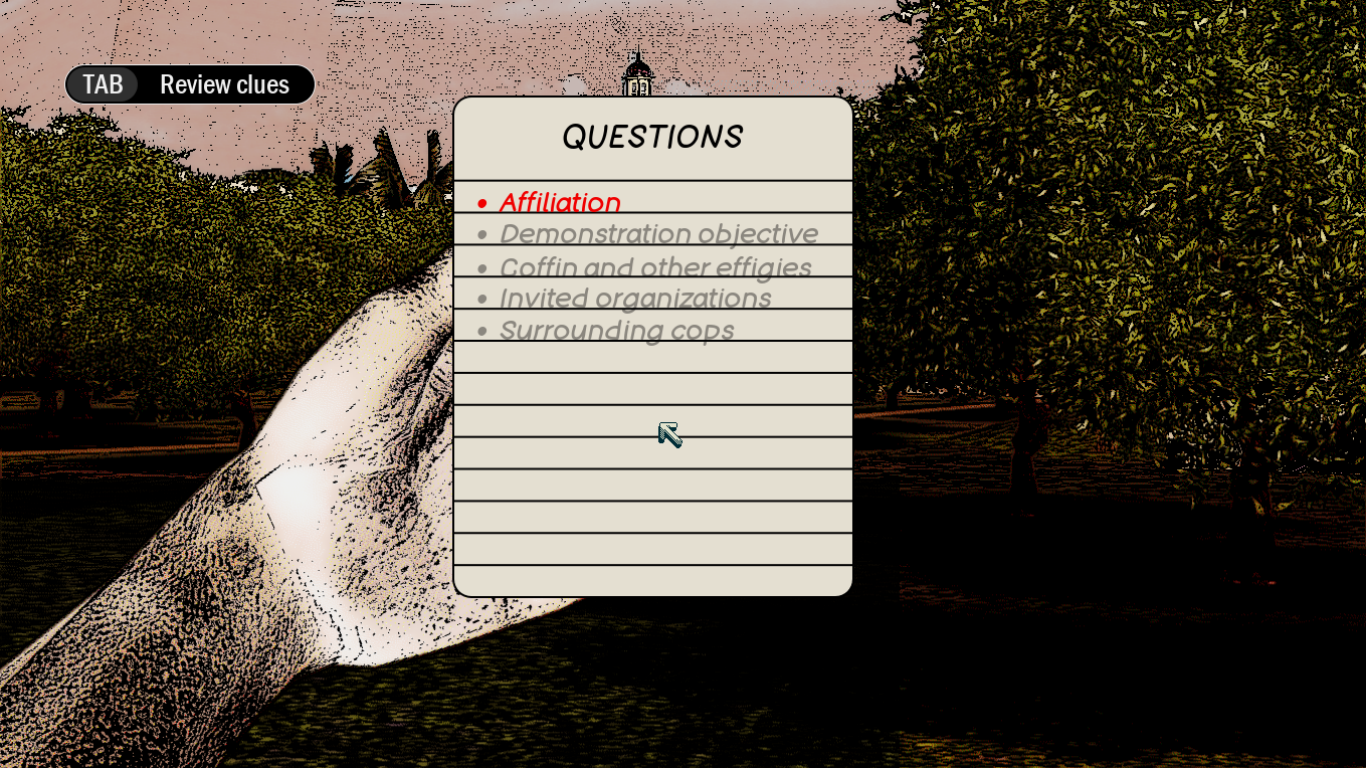Click the grayed-out Surrounding cops entry
The width and height of the screenshot is (1366, 768).
[618, 330]
